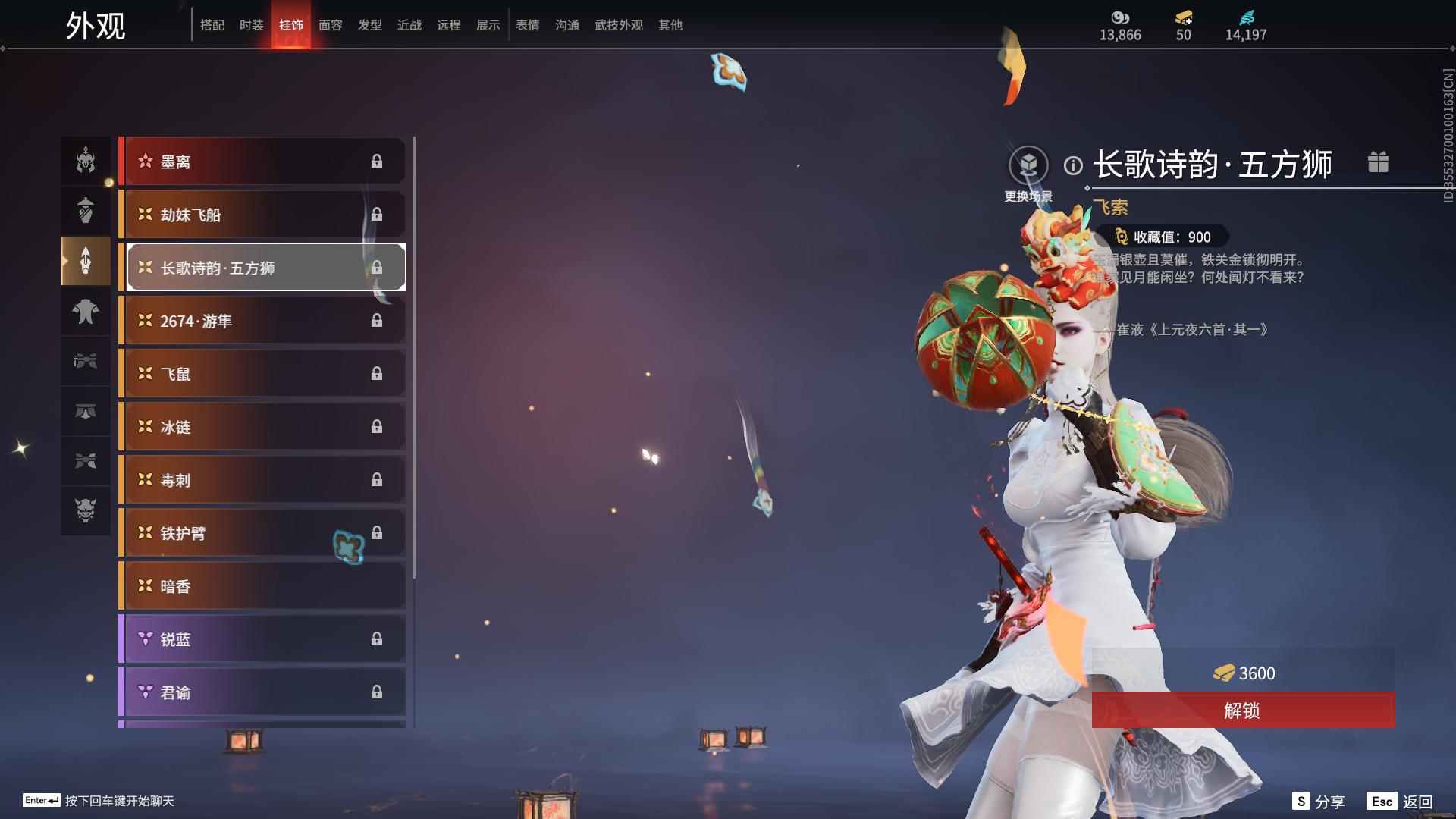Switch to the 时装 tab
This screenshot has height=819, width=1456.
[251, 24]
